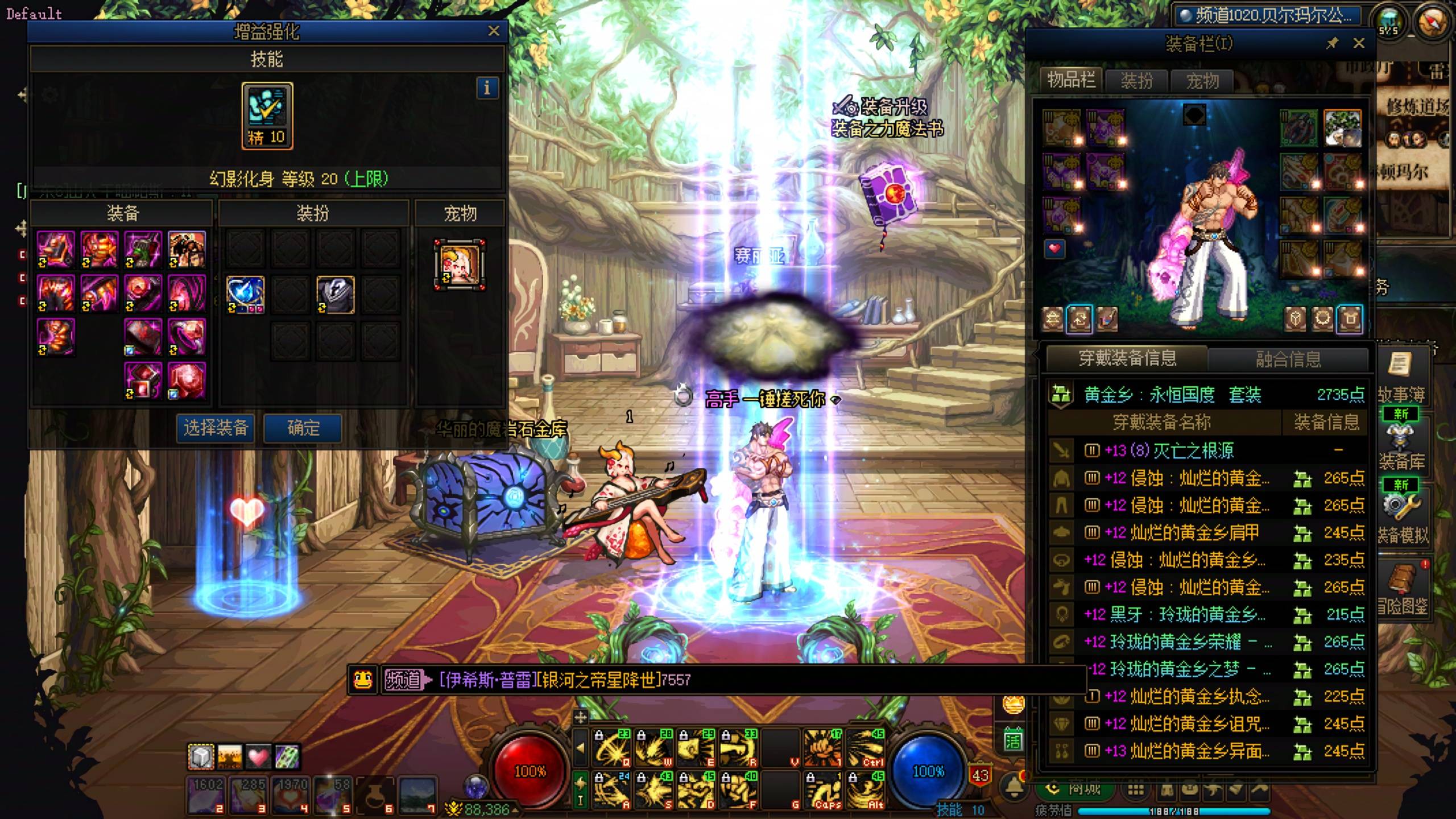Confirm with the 确定 button
1456x819 pixels.
coord(303,428)
